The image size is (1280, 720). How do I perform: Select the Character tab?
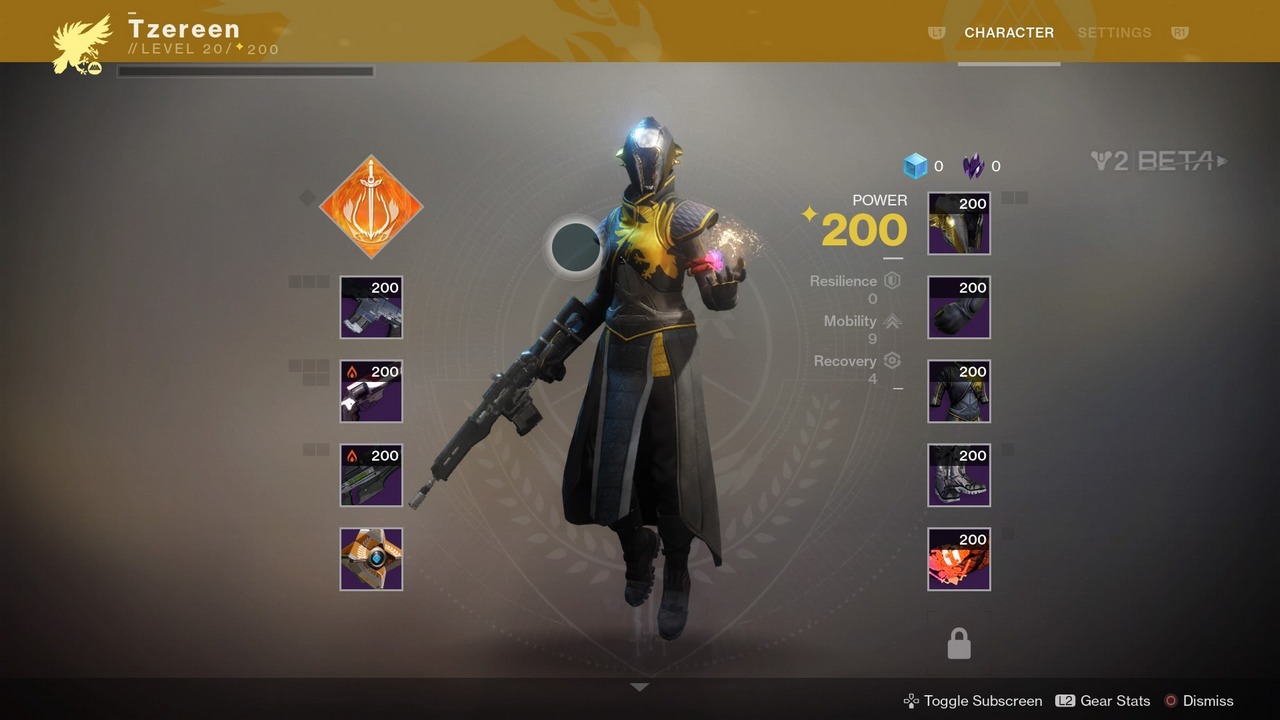[x=1009, y=32]
